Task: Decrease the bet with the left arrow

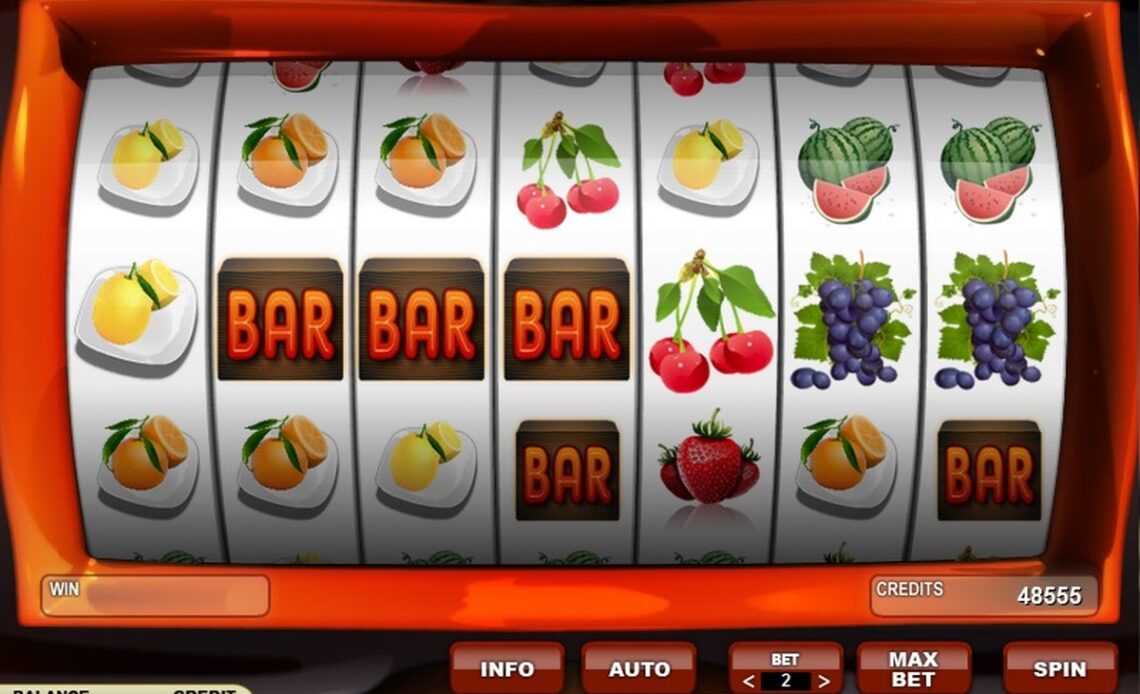Action: coord(748,682)
